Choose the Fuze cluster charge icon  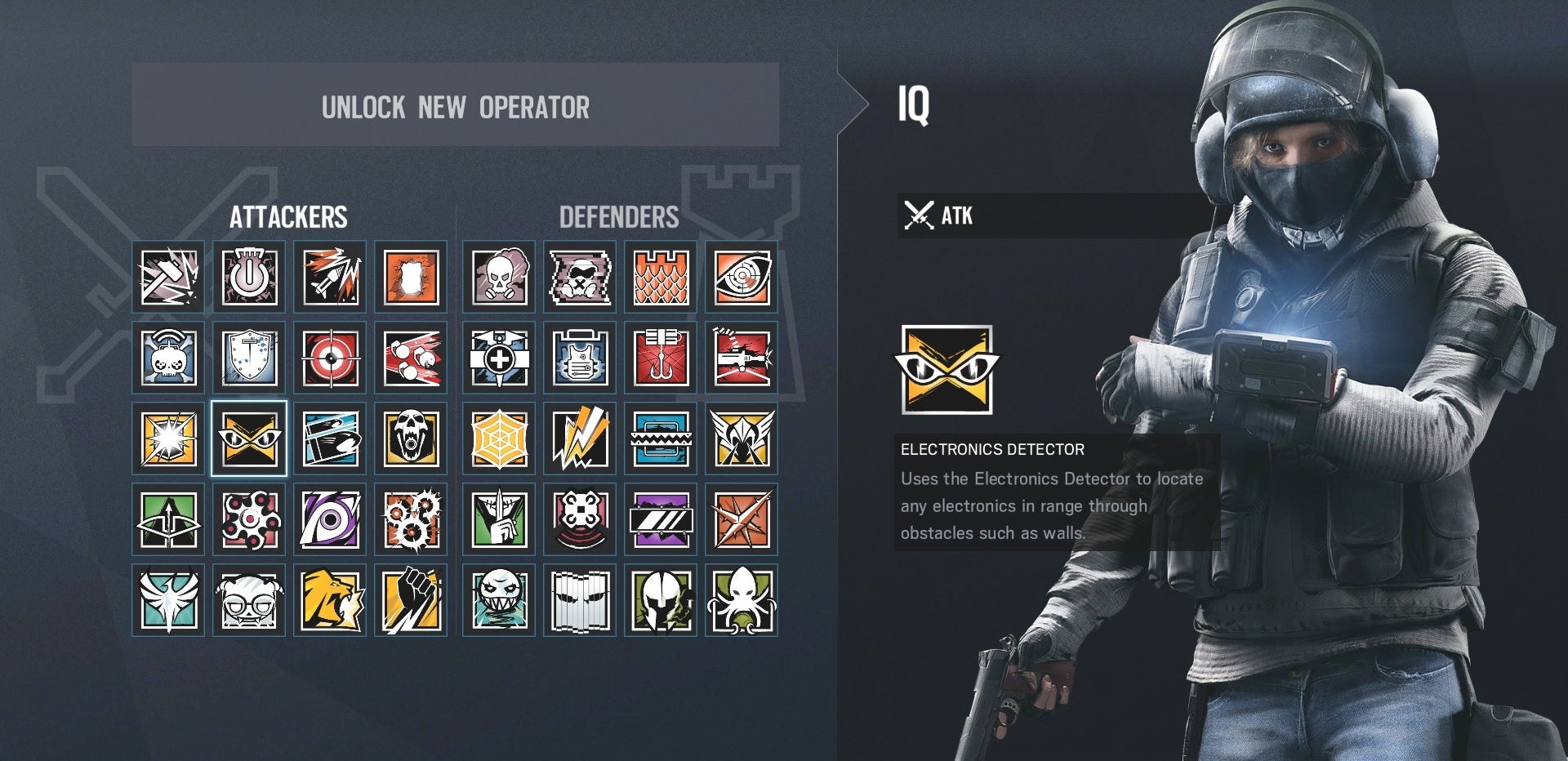point(412,358)
